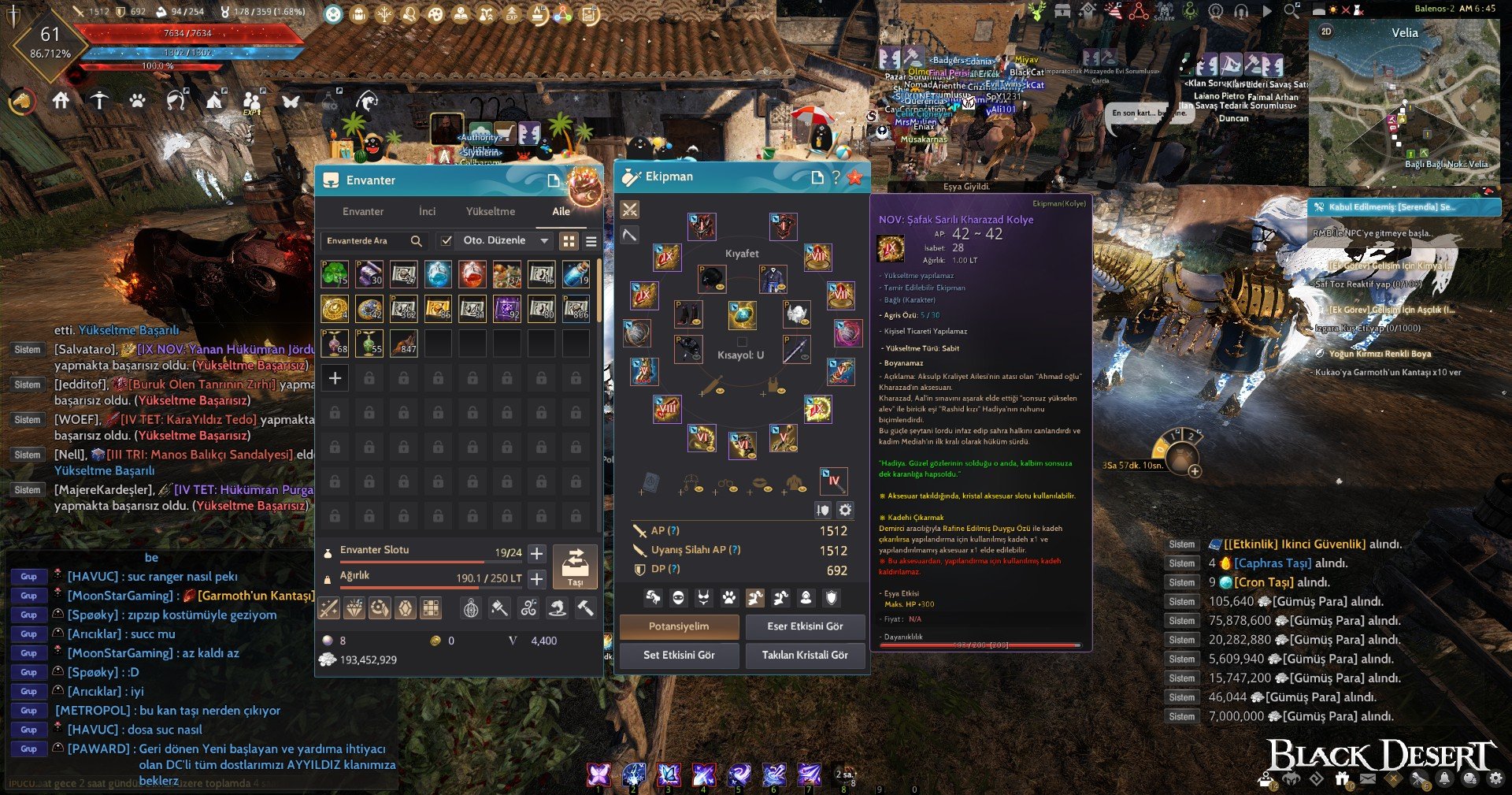The width and height of the screenshot is (1512, 795).
Task: Open the Ekipman gear settings icon
Action: 845,510
